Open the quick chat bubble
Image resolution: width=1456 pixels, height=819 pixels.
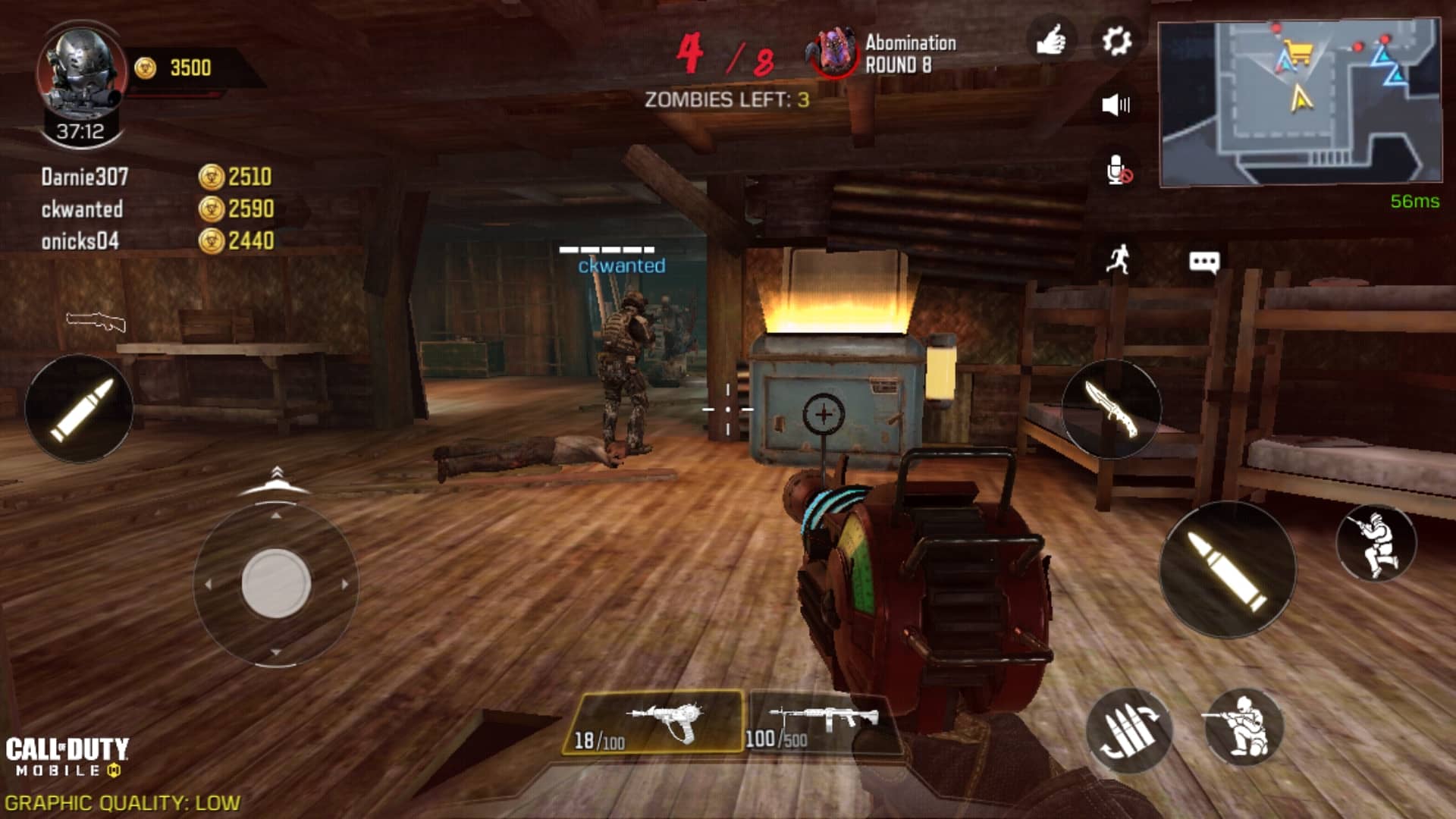(x=1203, y=262)
